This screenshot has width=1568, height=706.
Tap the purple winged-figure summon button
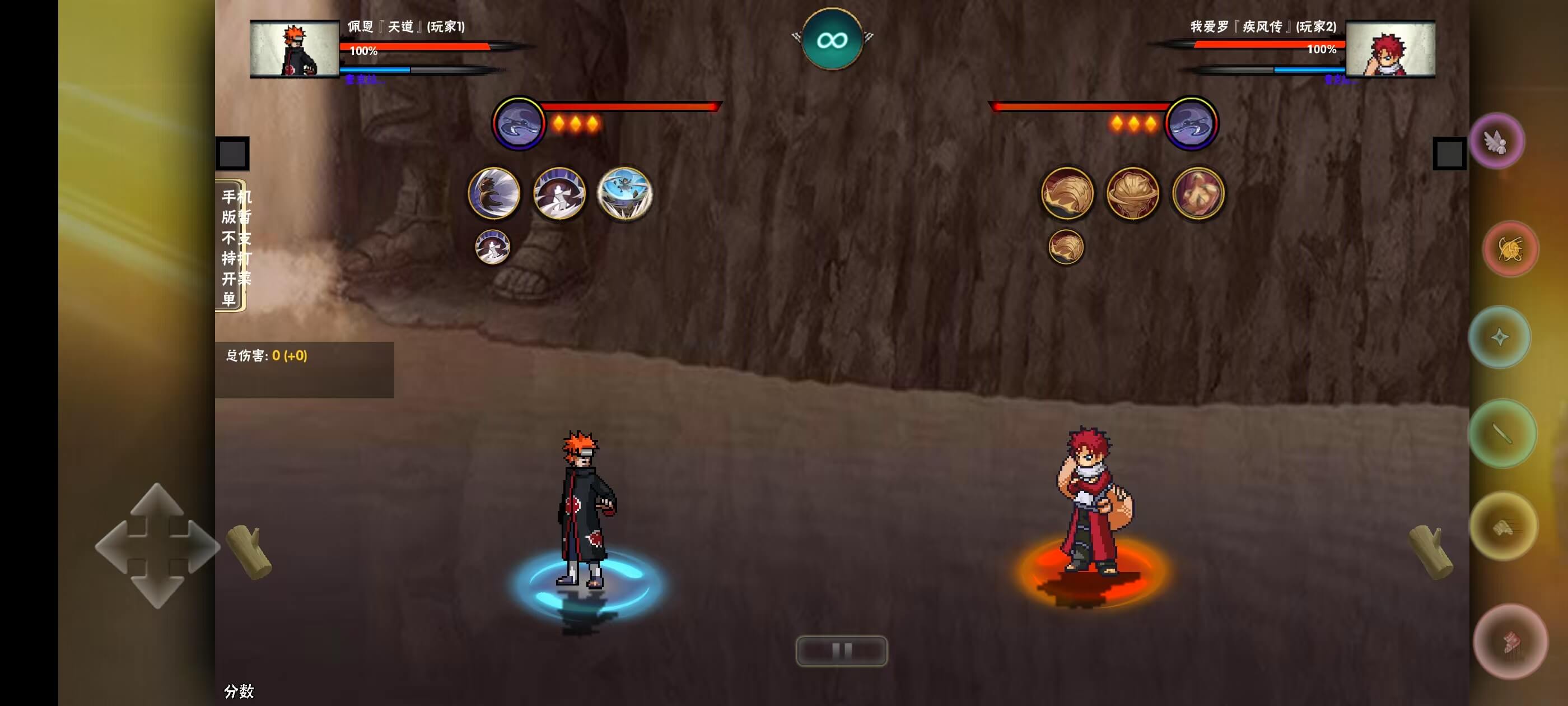coord(1497,142)
